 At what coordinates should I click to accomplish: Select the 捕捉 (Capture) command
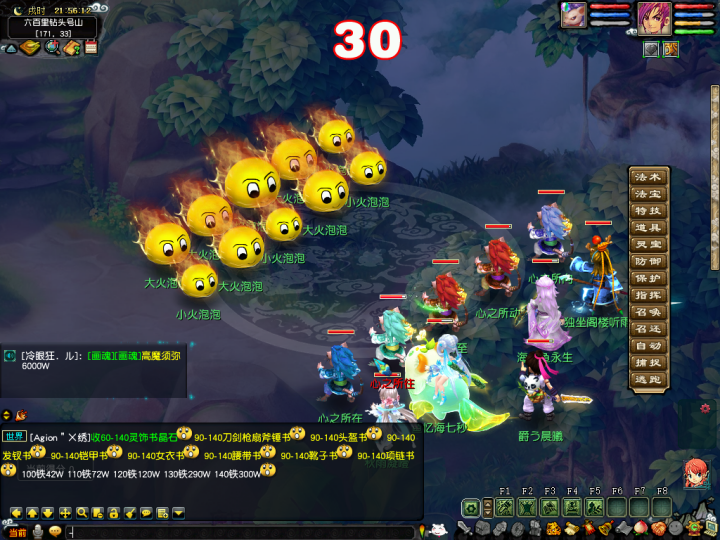(648, 363)
